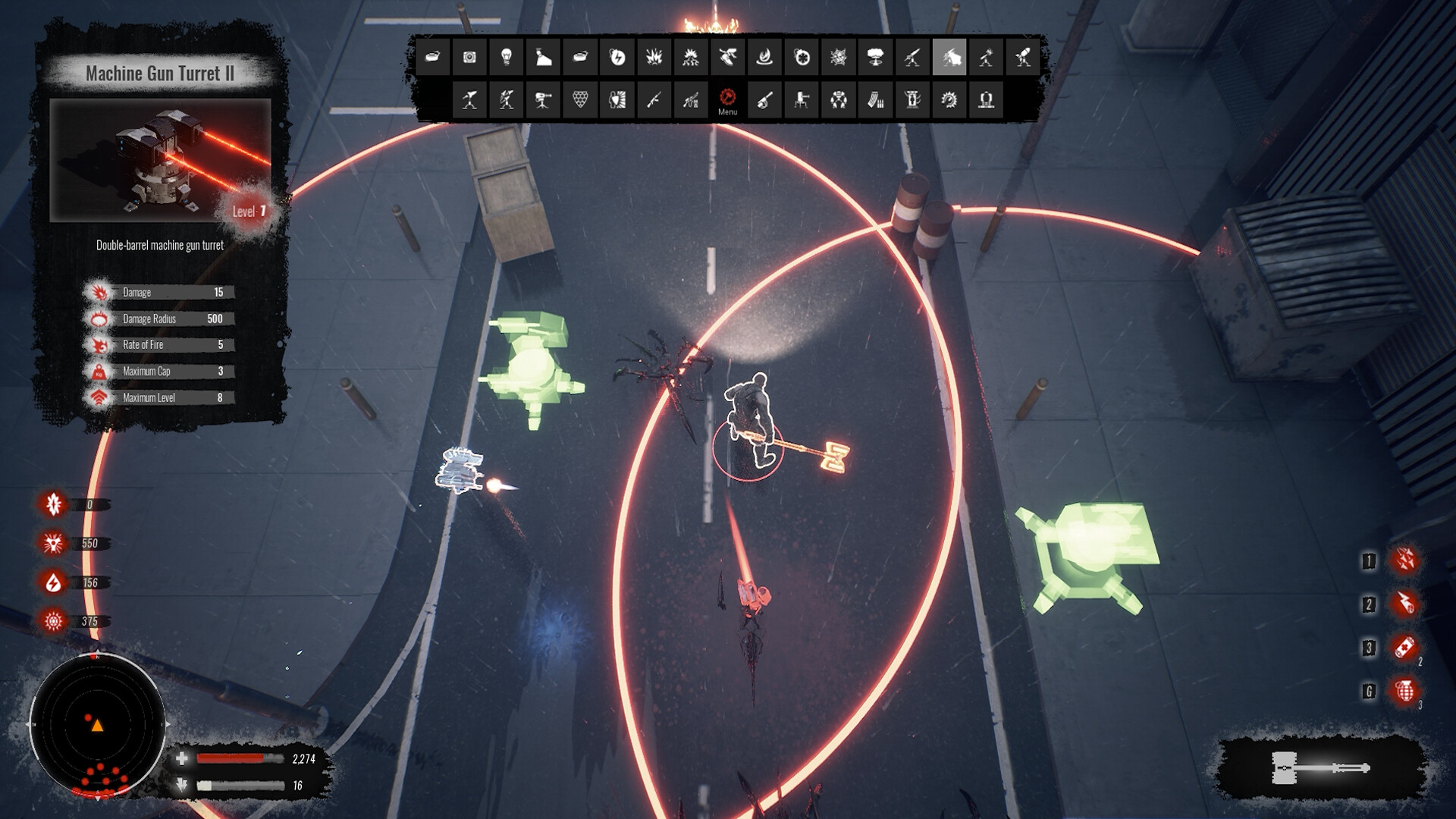This screenshot has height=819, width=1456.
Task: Select the assault rifle icon in second row
Action: 655,99
